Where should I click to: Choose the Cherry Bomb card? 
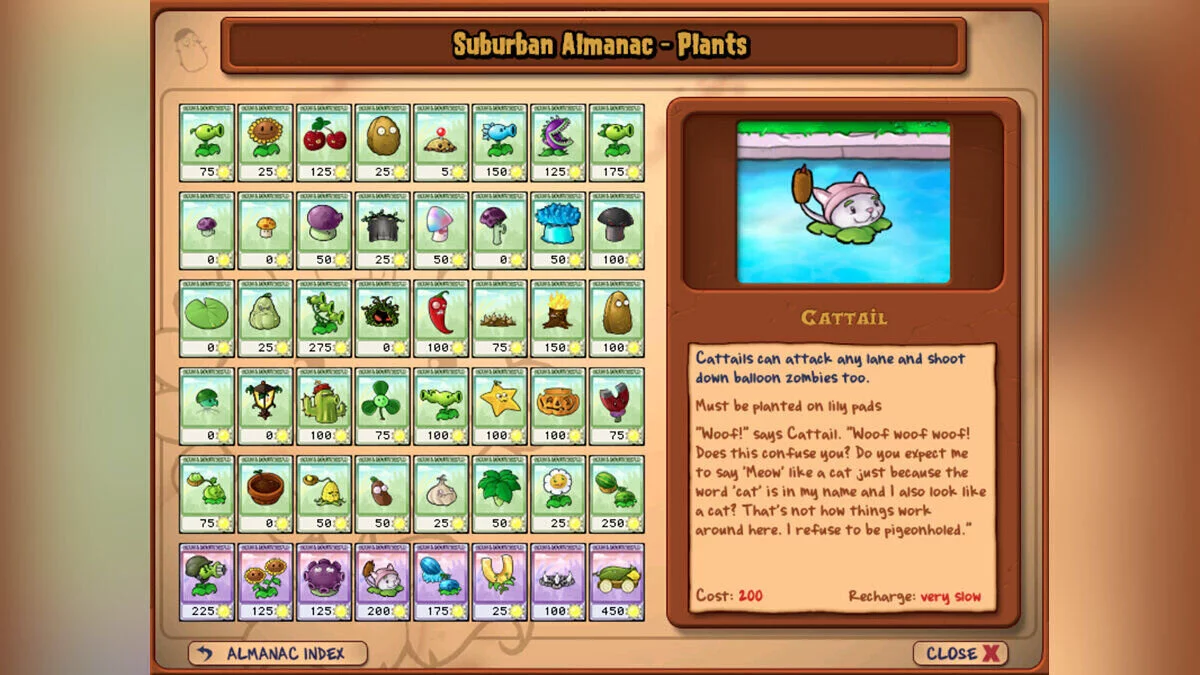[x=324, y=142]
